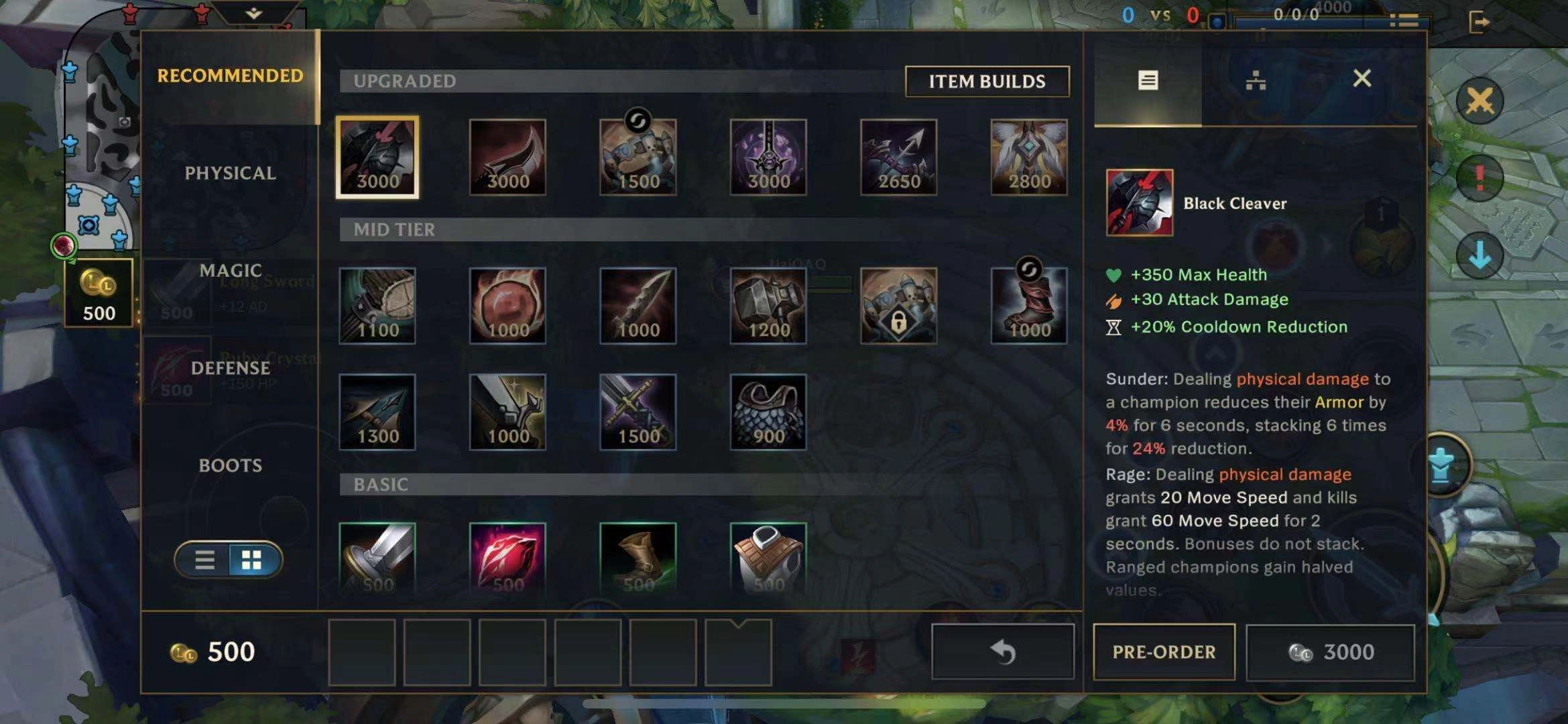This screenshot has height=724, width=1568.
Task: Pre-order the Black Cleaver
Action: point(1164,652)
